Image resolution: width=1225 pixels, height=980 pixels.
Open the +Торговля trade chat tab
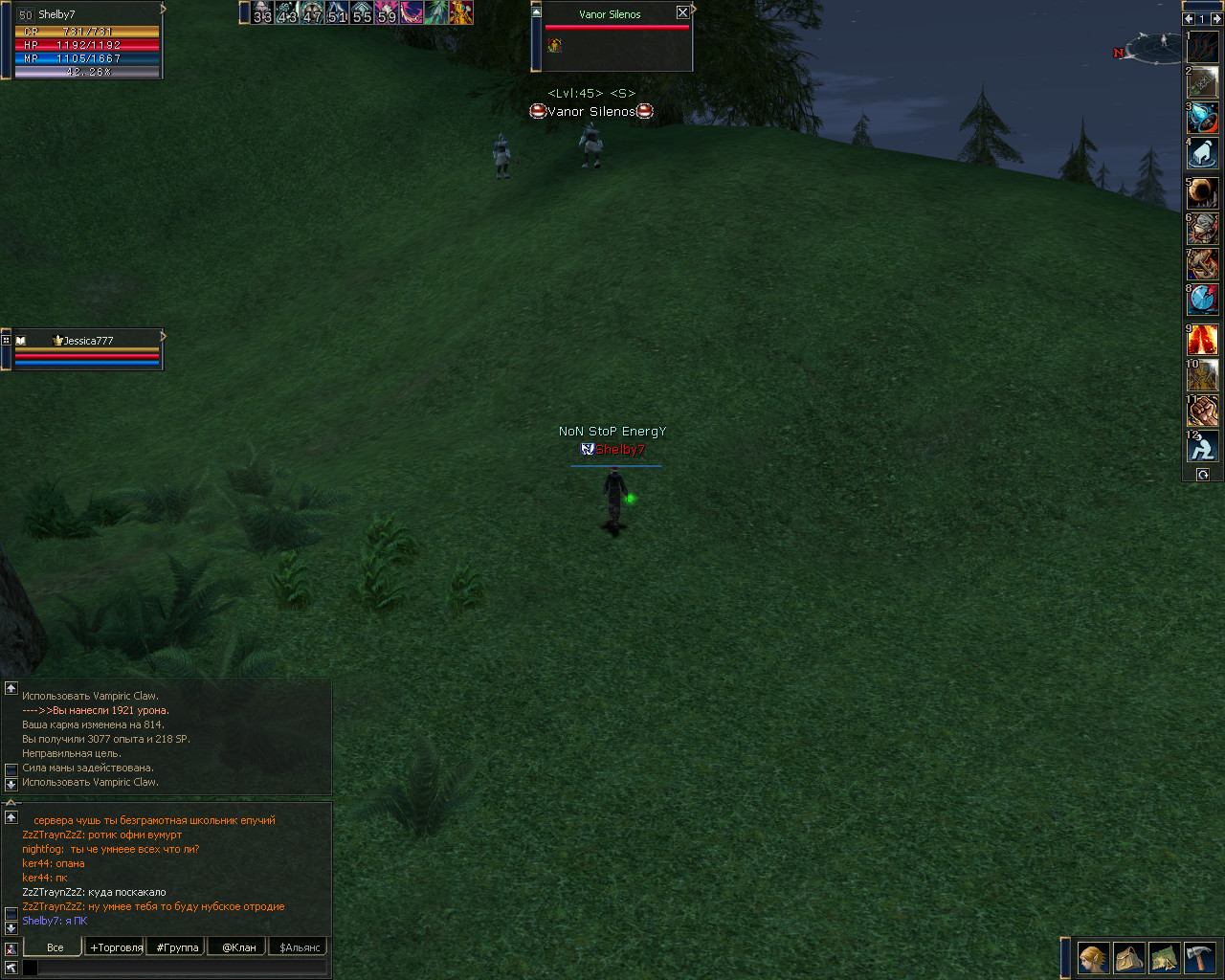[116, 947]
